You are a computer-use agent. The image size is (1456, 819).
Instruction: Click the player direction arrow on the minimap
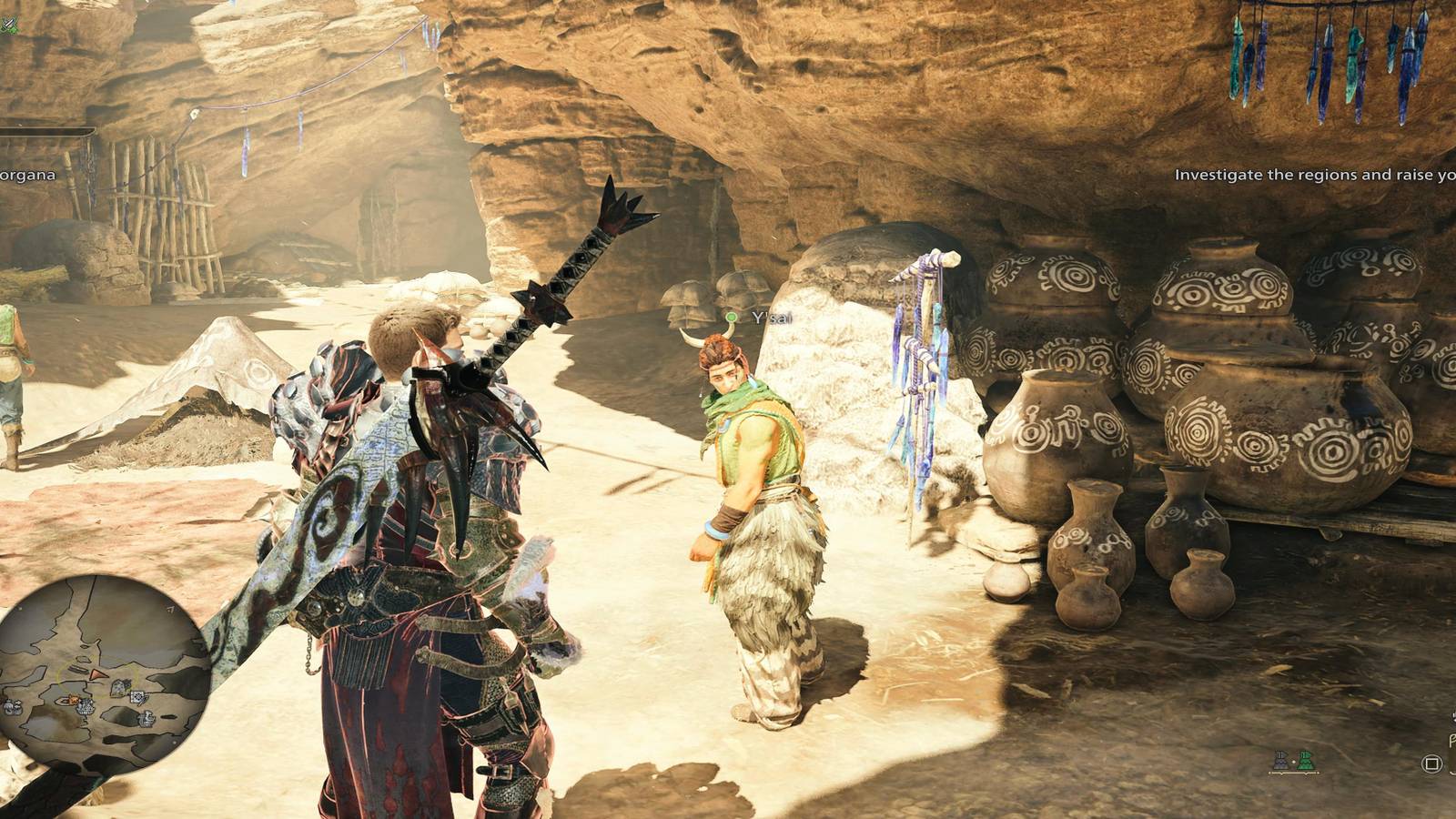98,675
